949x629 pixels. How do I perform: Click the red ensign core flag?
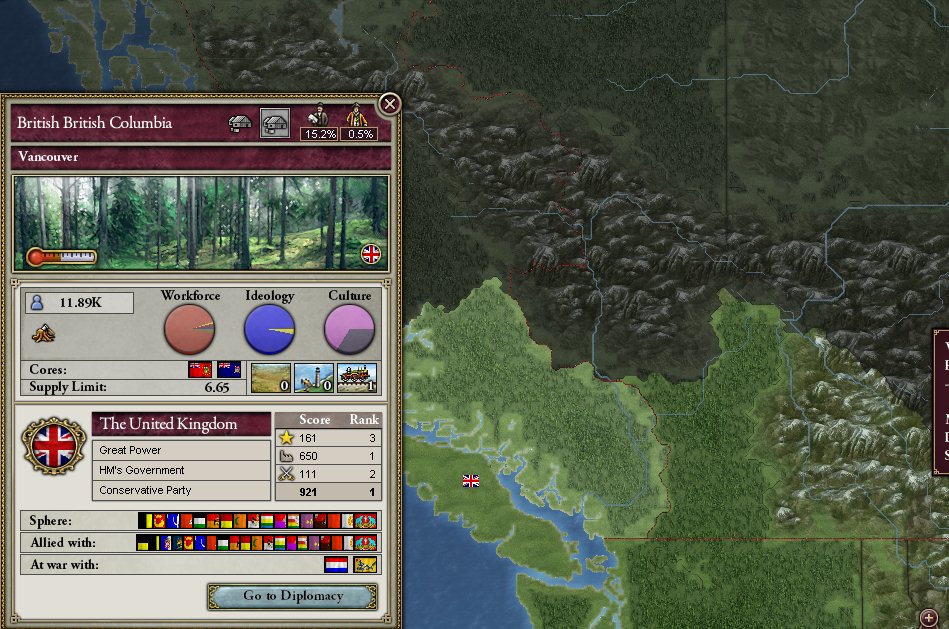pos(201,369)
